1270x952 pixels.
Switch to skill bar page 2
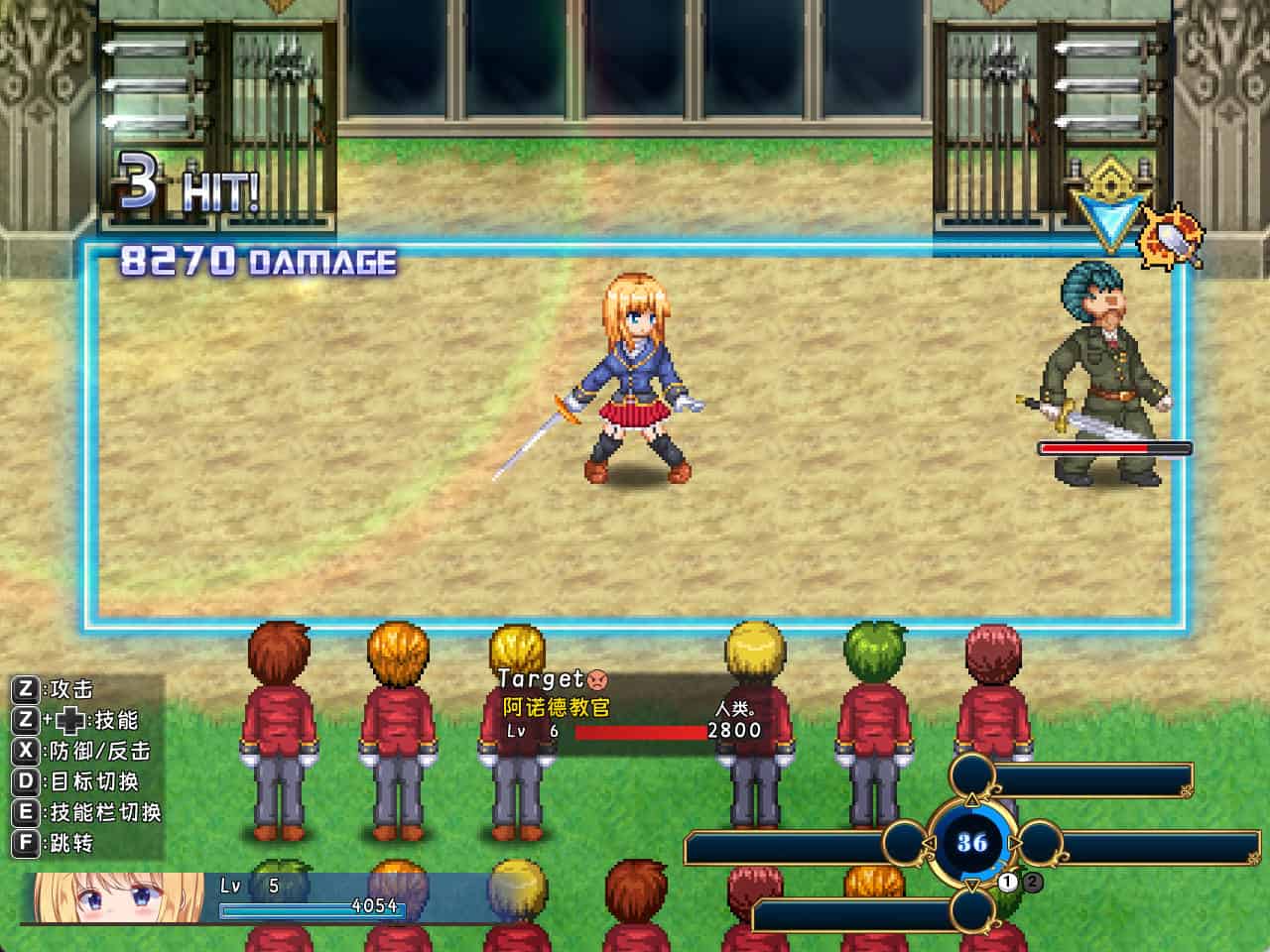click(1034, 882)
